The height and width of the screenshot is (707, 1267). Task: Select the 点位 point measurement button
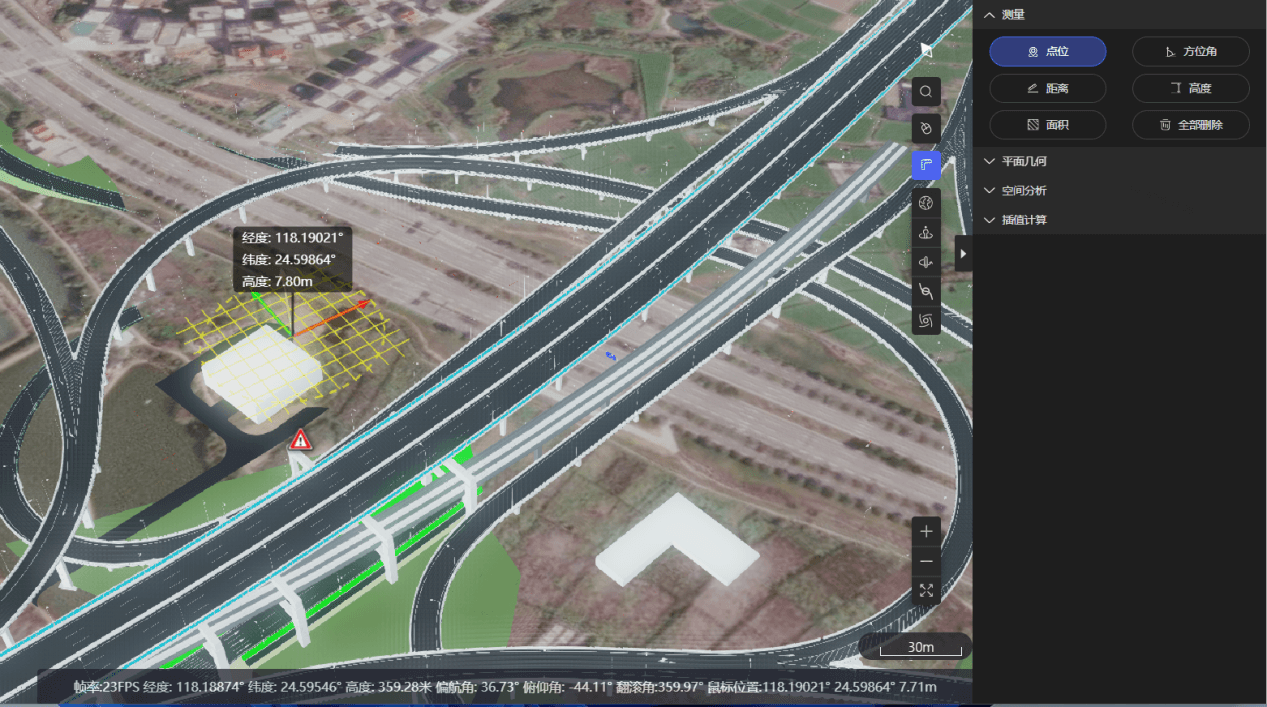tap(1047, 52)
